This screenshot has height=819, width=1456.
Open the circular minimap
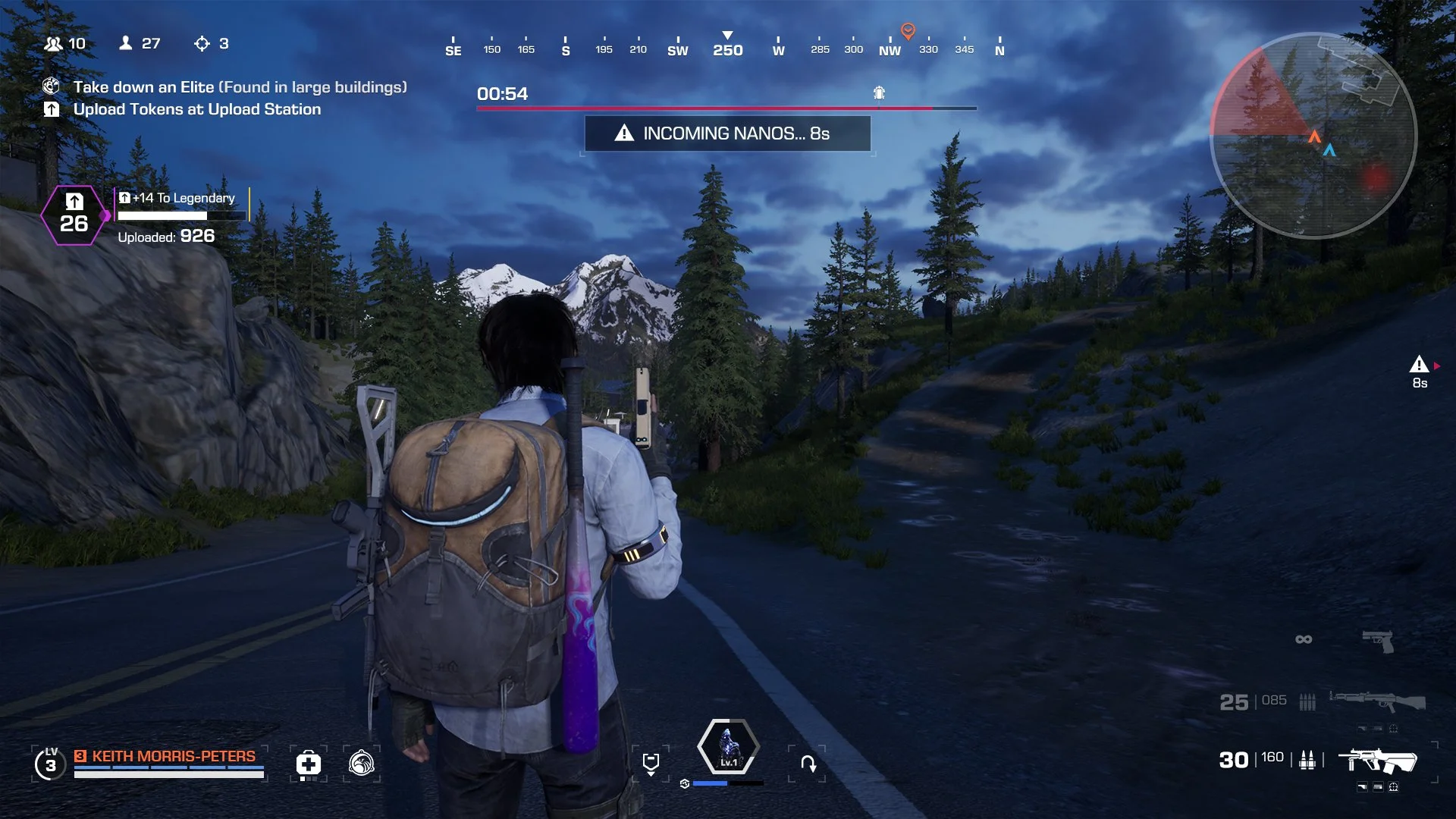1313,136
